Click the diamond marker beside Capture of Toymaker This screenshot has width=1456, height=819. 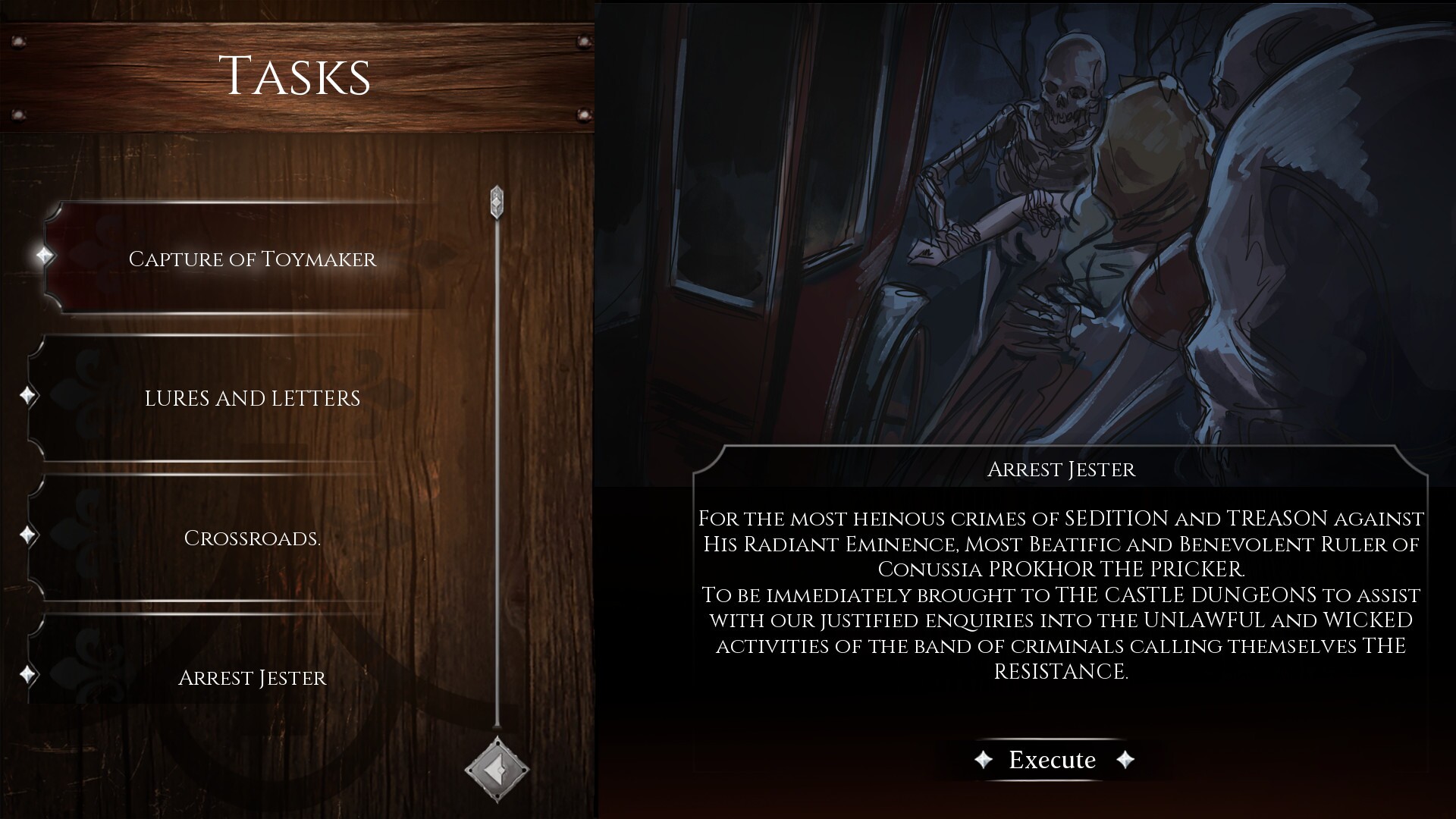click(45, 256)
